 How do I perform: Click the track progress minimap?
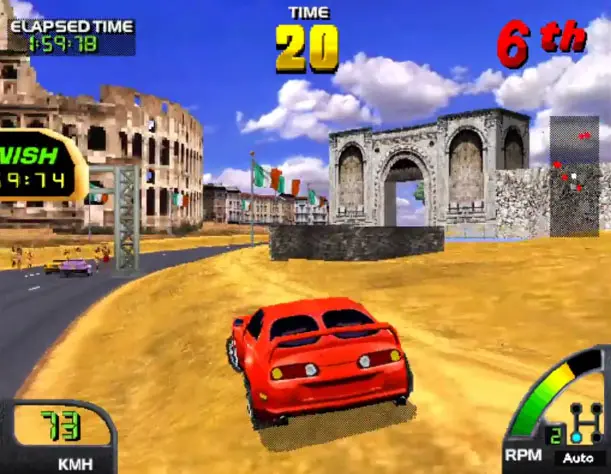[574, 175]
